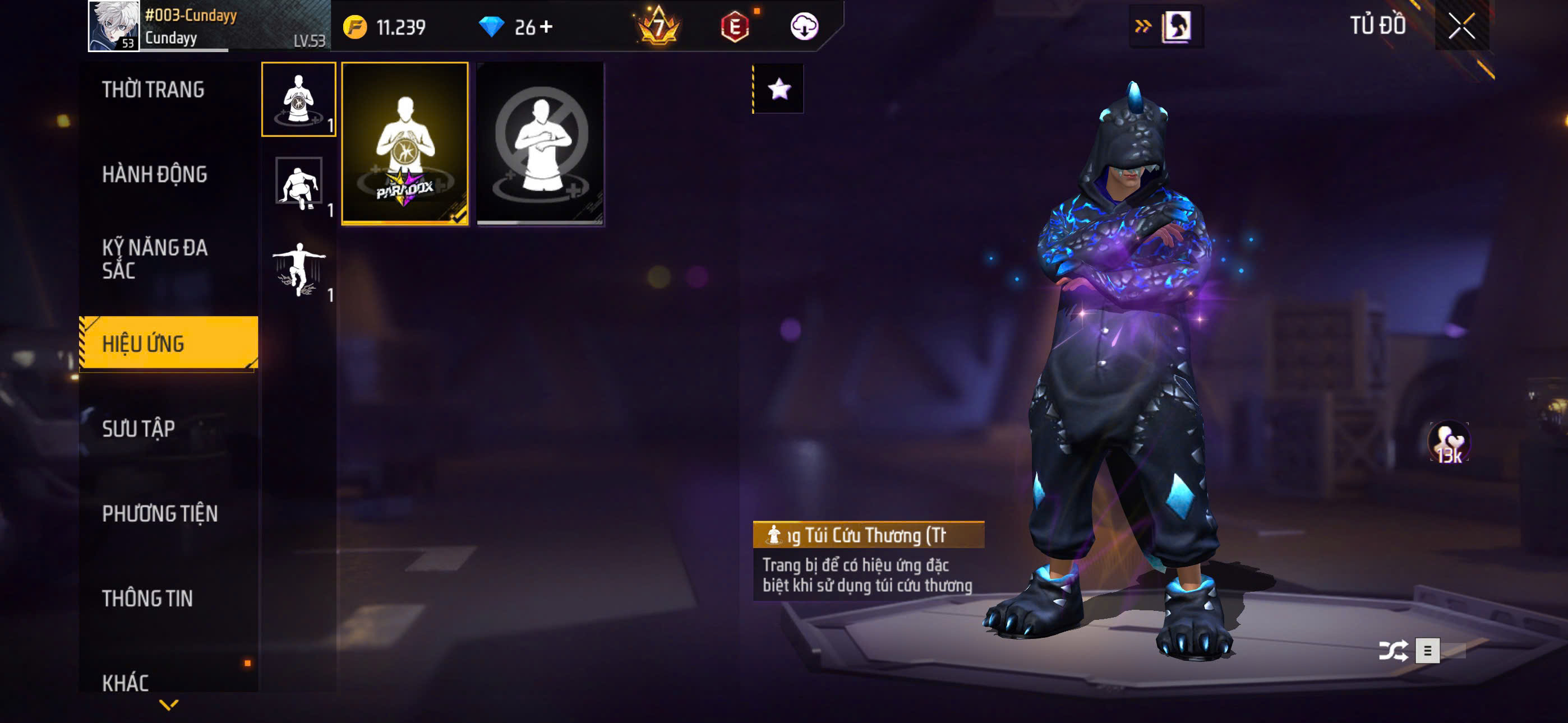Toggle the star favorites filter
Viewport: 1568px width, 723px height.
(778, 89)
